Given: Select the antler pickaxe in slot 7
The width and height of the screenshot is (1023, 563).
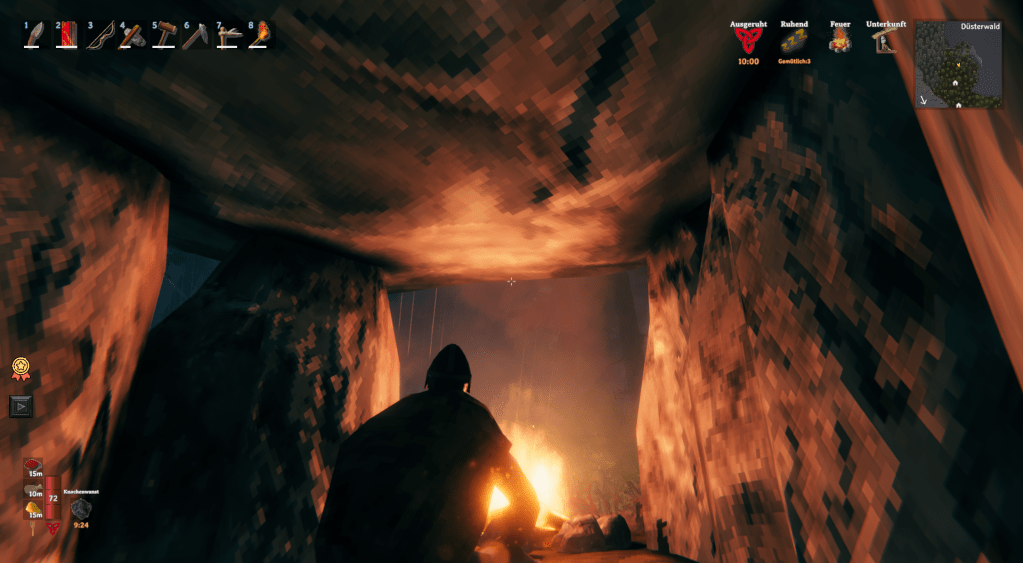Looking at the screenshot, I should [x=228, y=36].
